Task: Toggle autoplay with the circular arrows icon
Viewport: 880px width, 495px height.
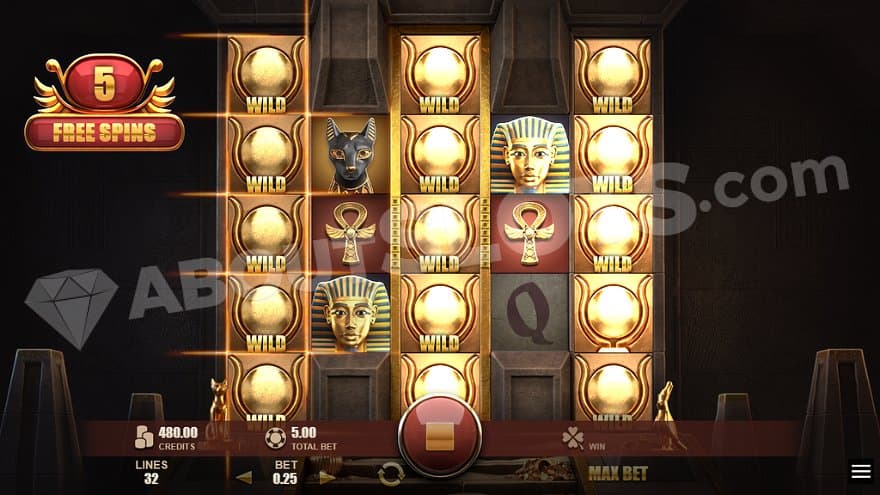Action: coord(391,476)
